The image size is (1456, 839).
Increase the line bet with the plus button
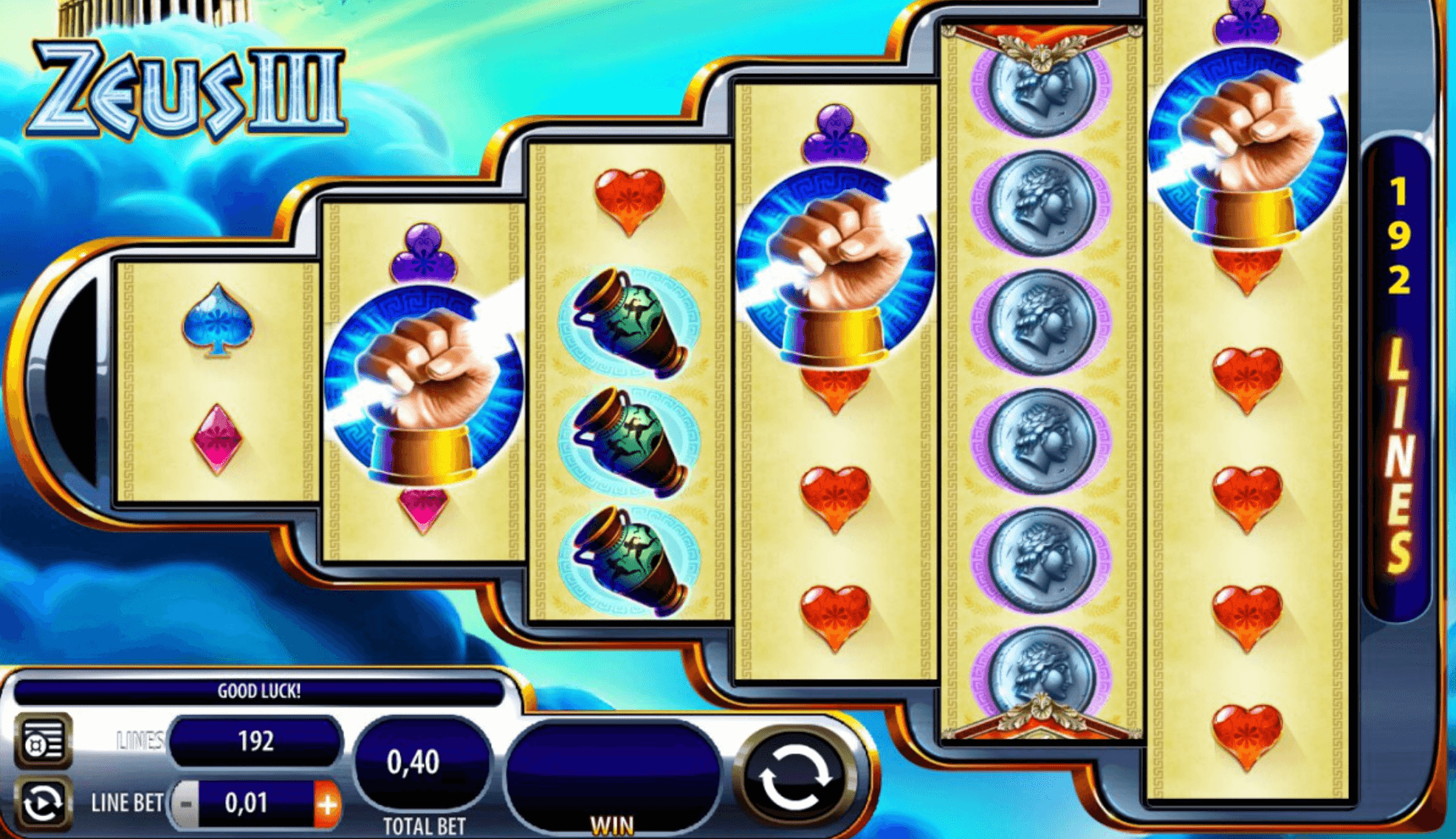(x=327, y=804)
